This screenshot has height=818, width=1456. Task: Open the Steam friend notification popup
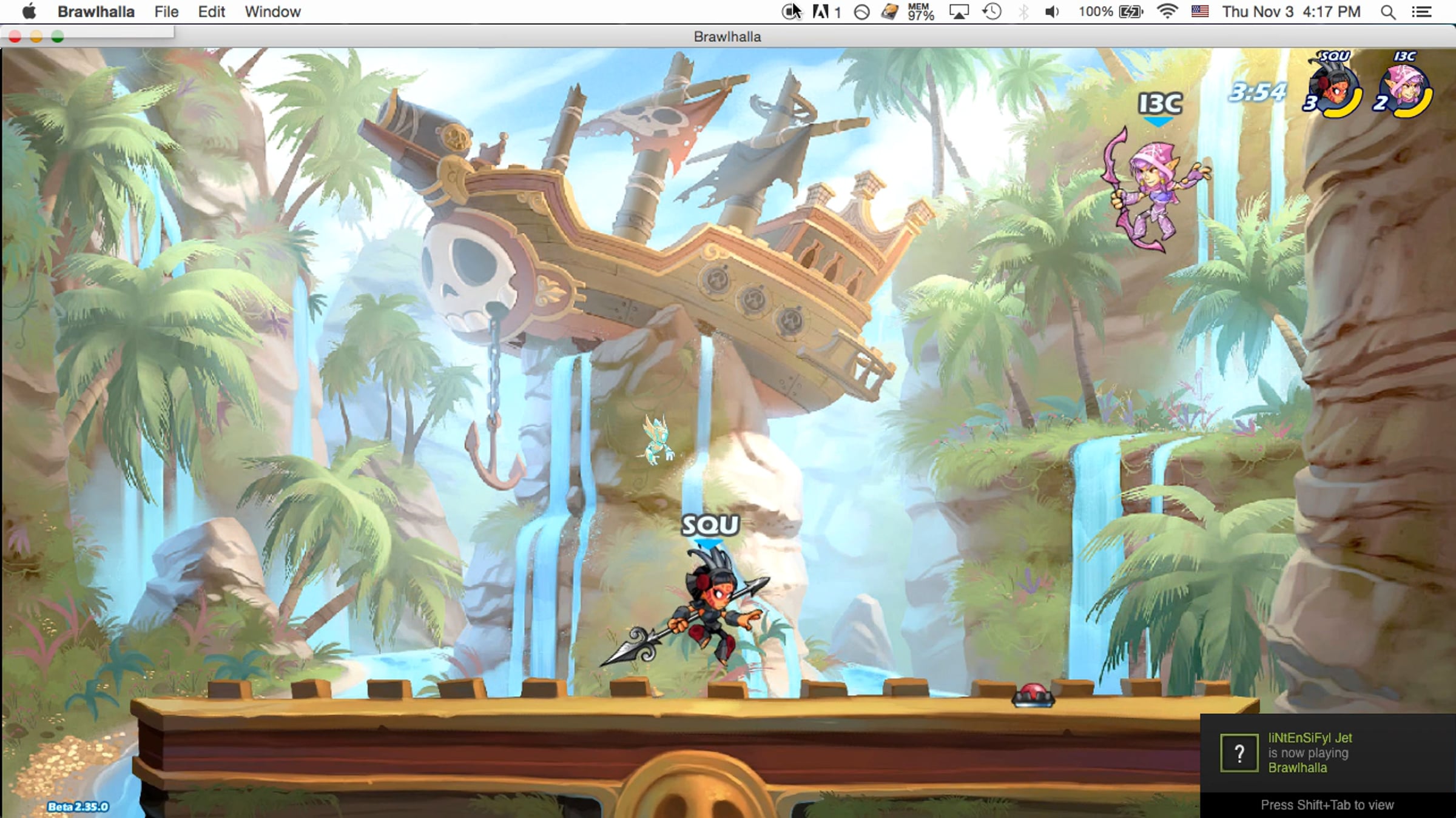point(1327,753)
